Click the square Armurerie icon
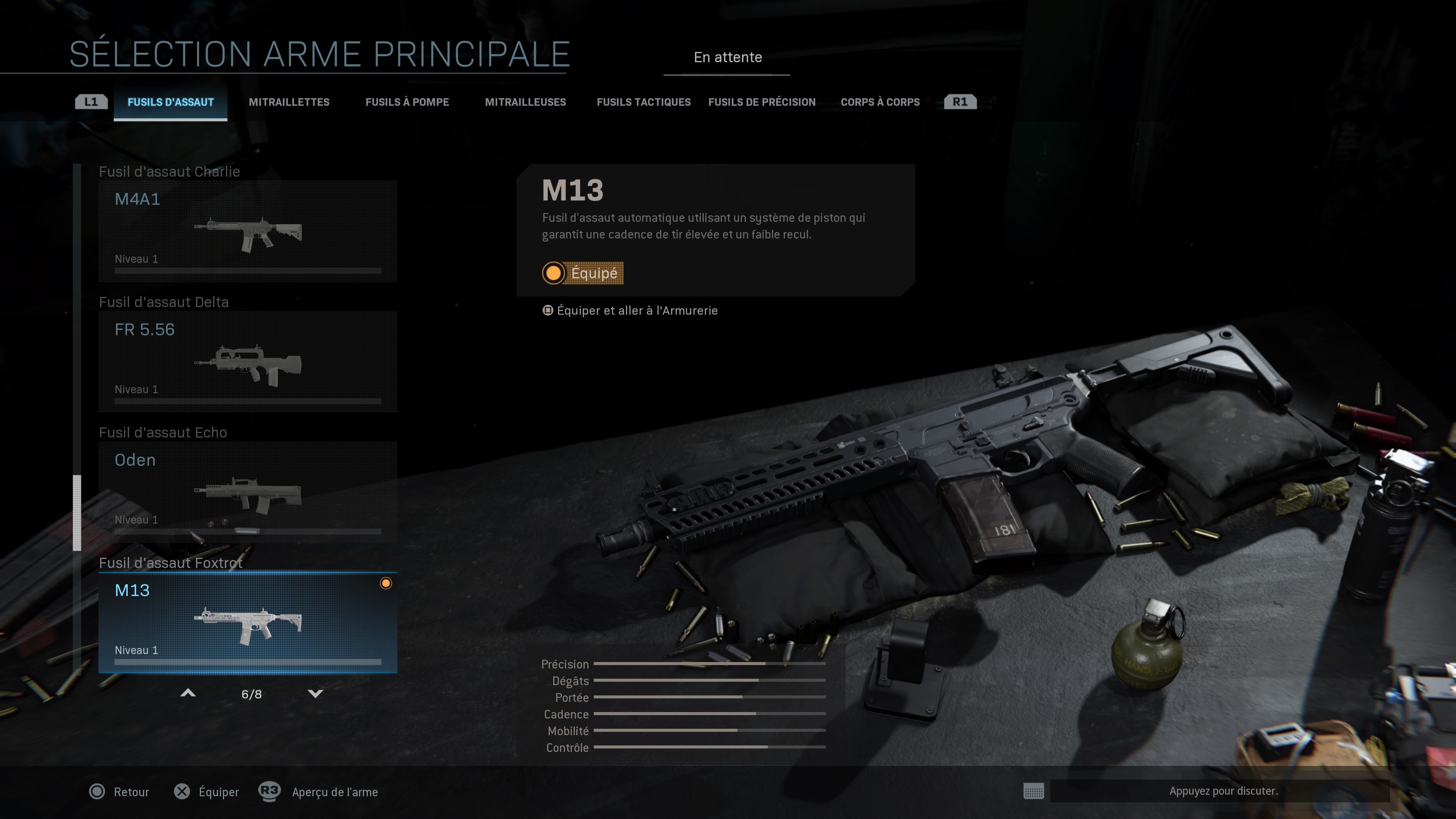1456x819 pixels. [x=547, y=310]
